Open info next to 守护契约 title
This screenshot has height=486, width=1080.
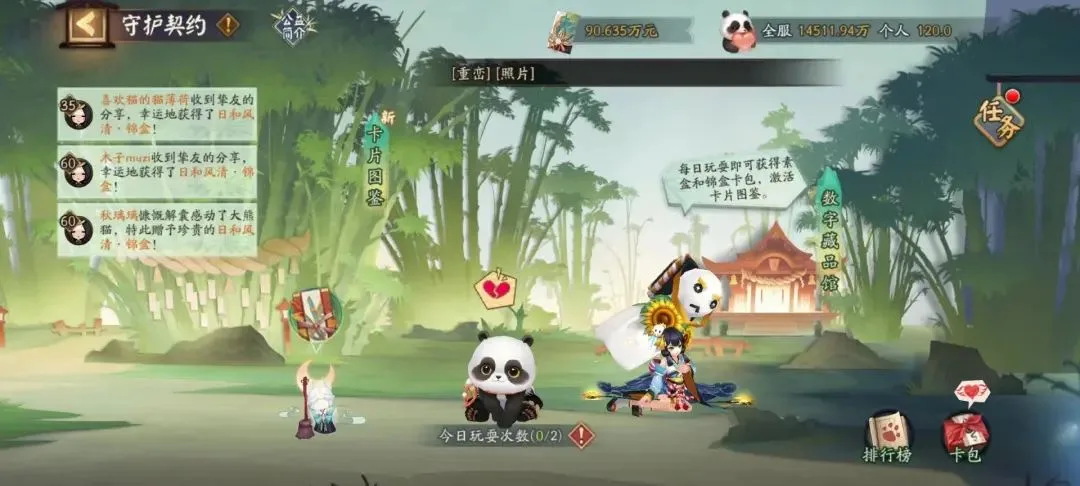click(228, 25)
